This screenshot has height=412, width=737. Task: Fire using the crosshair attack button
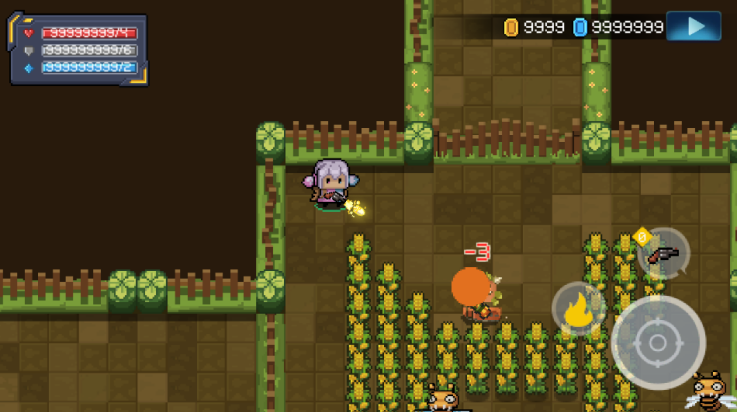pyautogui.click(x=658, y=343)
